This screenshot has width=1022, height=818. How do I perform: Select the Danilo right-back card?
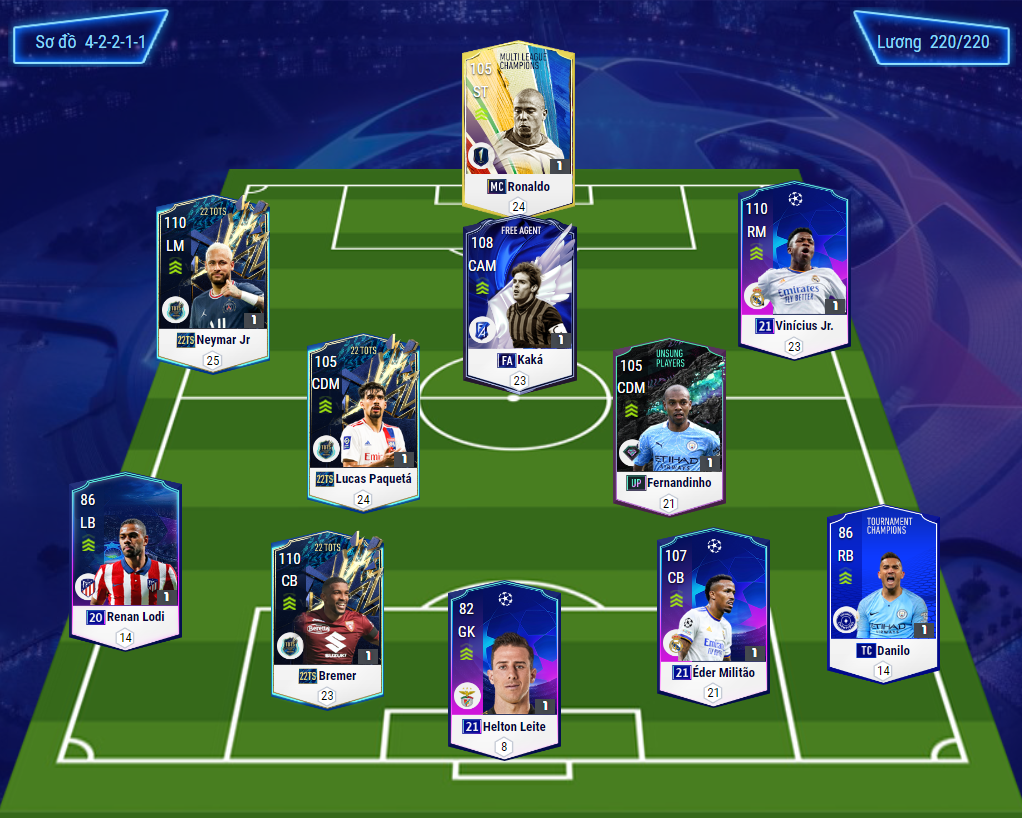(882, 590)
